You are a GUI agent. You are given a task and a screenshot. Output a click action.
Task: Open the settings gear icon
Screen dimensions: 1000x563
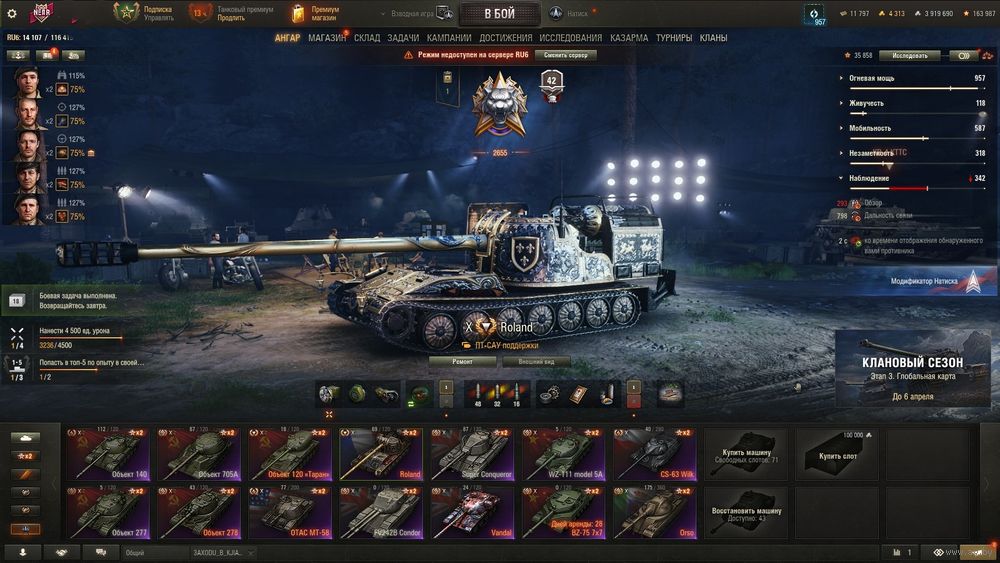tap(12, 13)
